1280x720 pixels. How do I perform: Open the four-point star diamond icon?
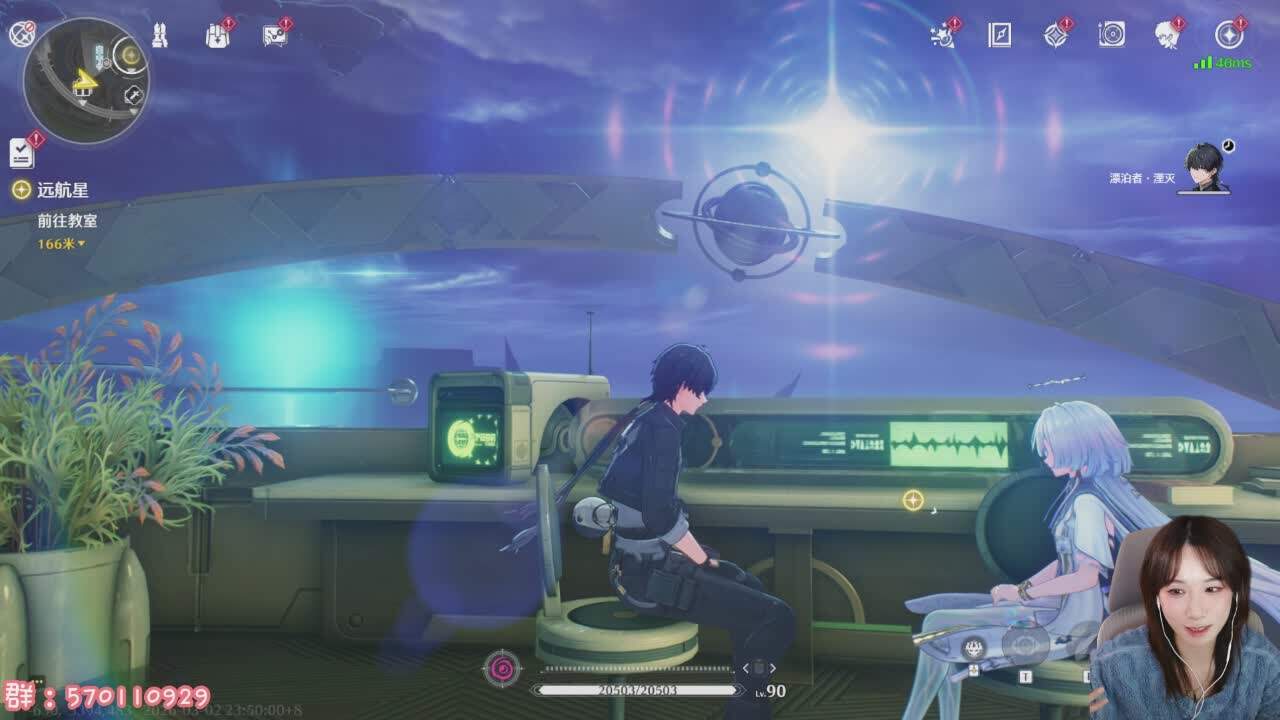1055,35
